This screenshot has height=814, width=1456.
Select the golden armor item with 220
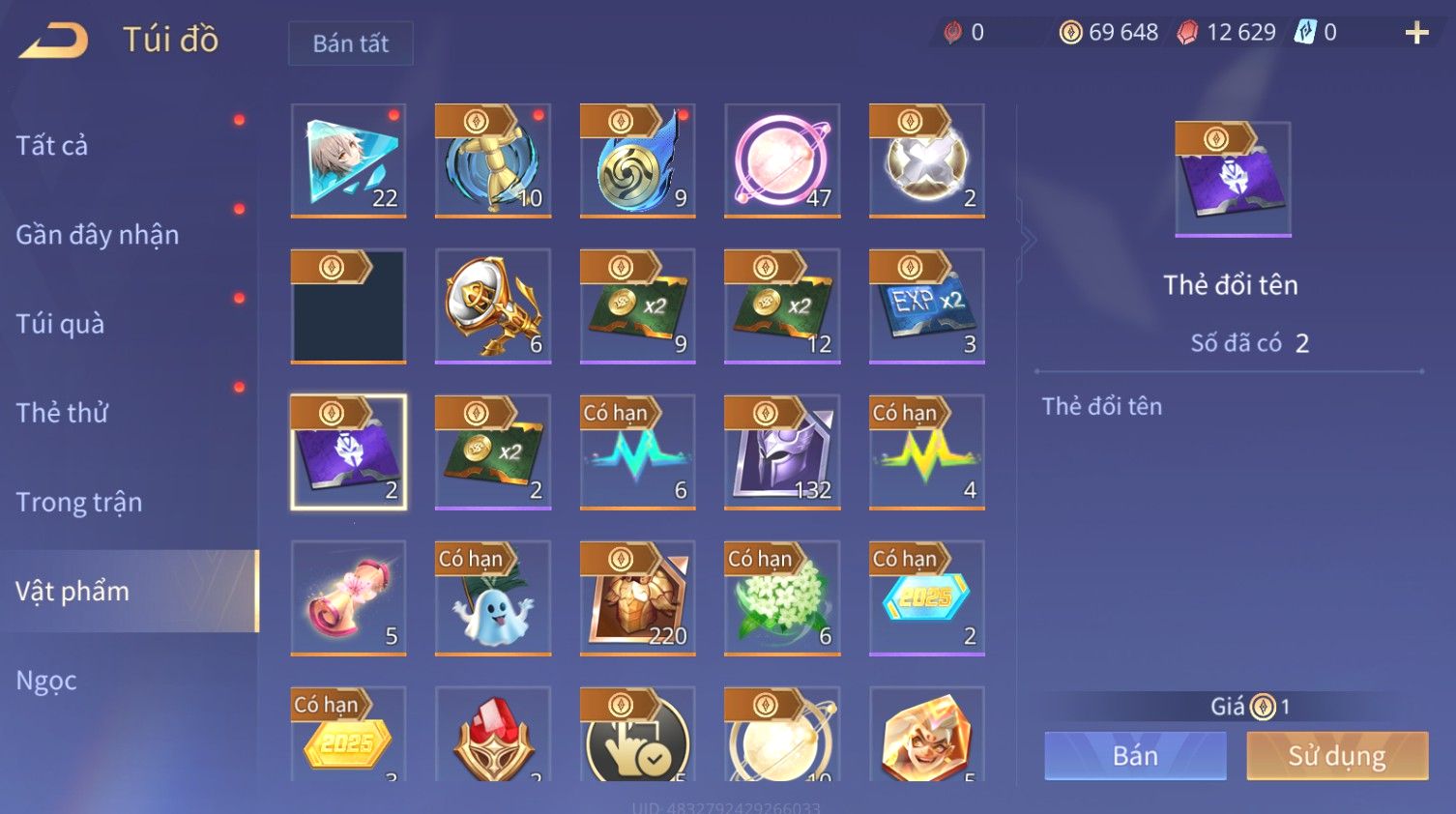coord(637,597)
